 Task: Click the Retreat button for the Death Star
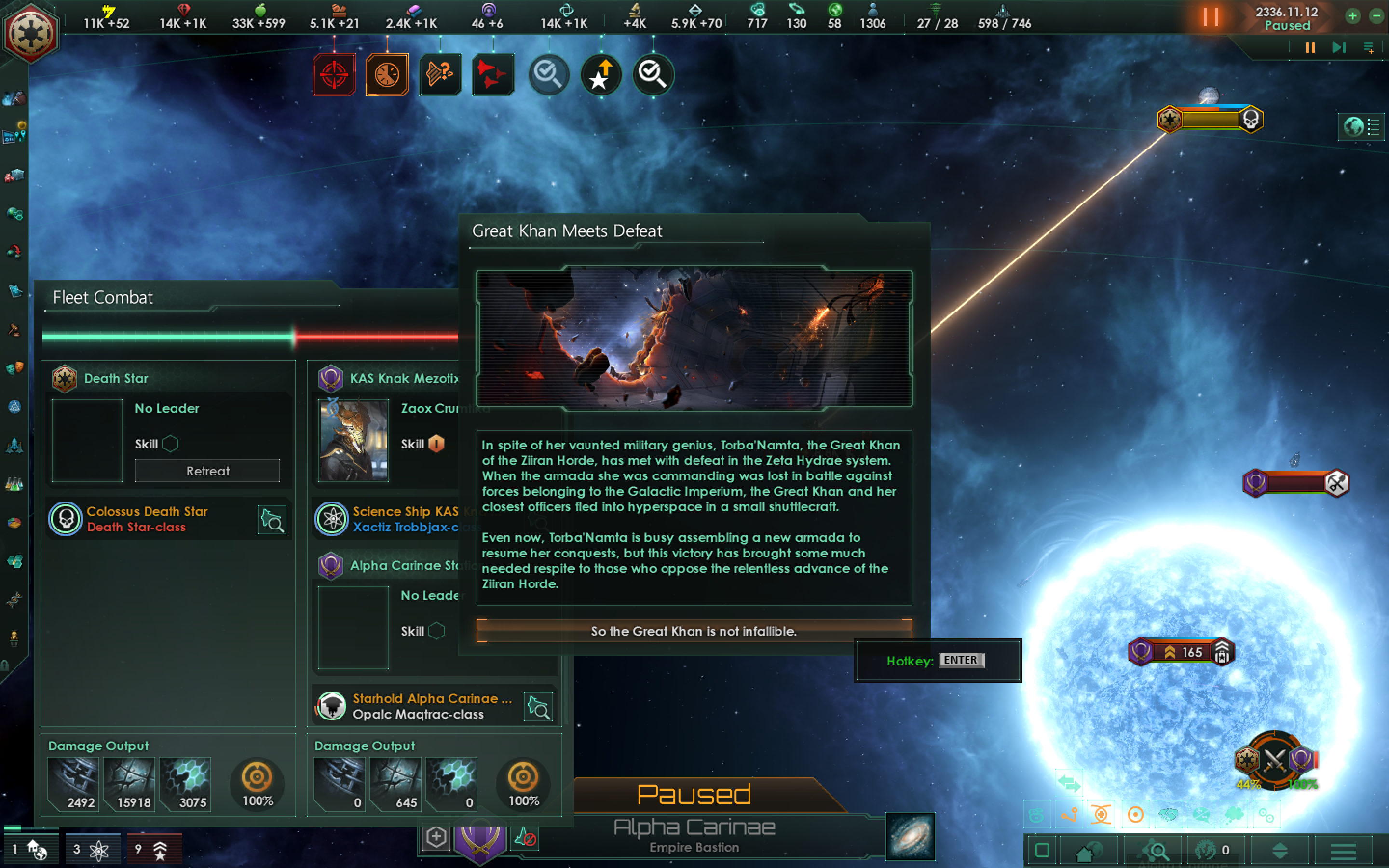pyautogui.click(x=207, y=471)
